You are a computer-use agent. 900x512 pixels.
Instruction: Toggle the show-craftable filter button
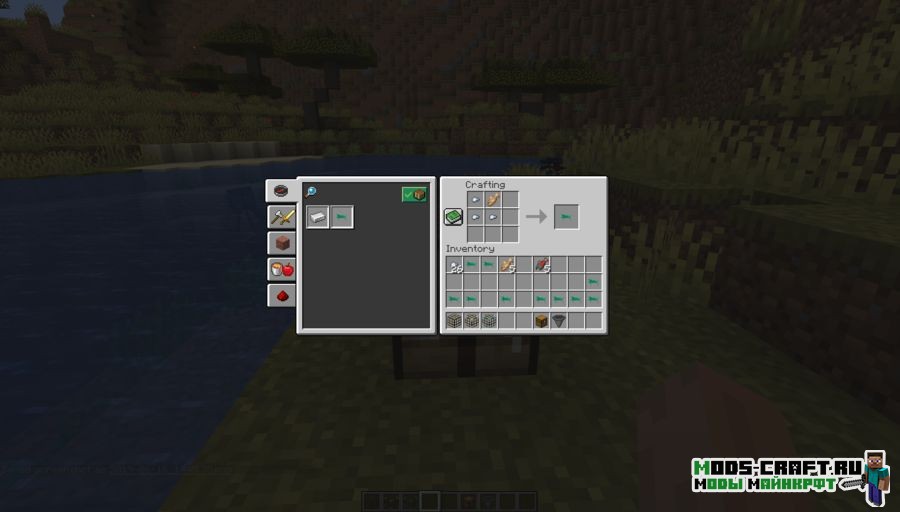(414, 194)
